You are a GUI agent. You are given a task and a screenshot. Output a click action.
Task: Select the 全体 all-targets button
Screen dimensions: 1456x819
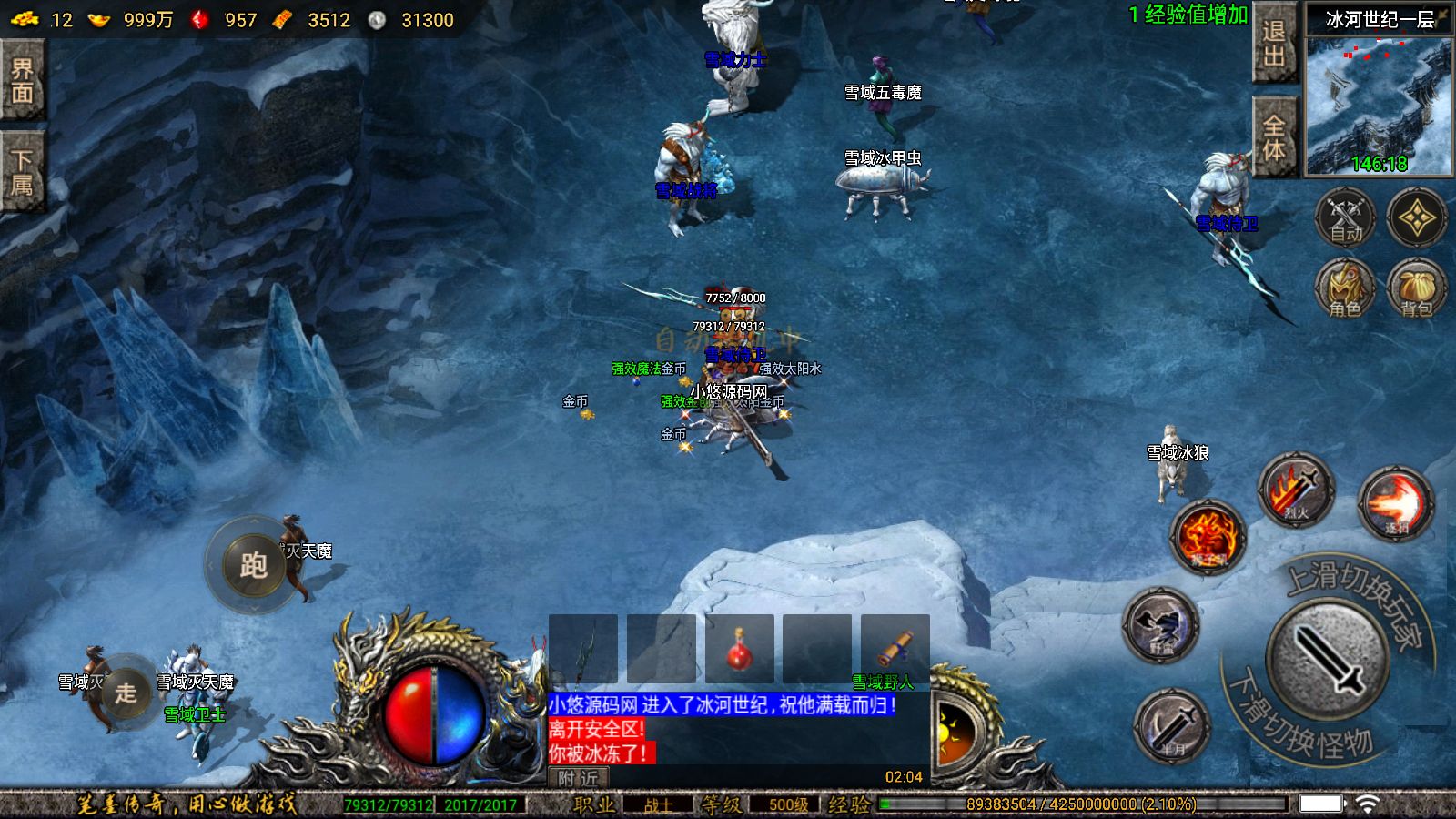1274,136
